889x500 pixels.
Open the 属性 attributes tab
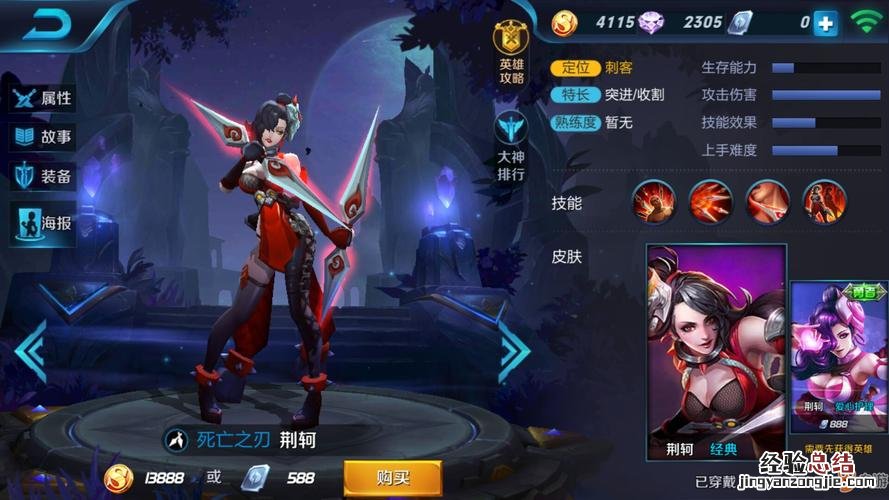pyautogui.click(x=43, y=98)
